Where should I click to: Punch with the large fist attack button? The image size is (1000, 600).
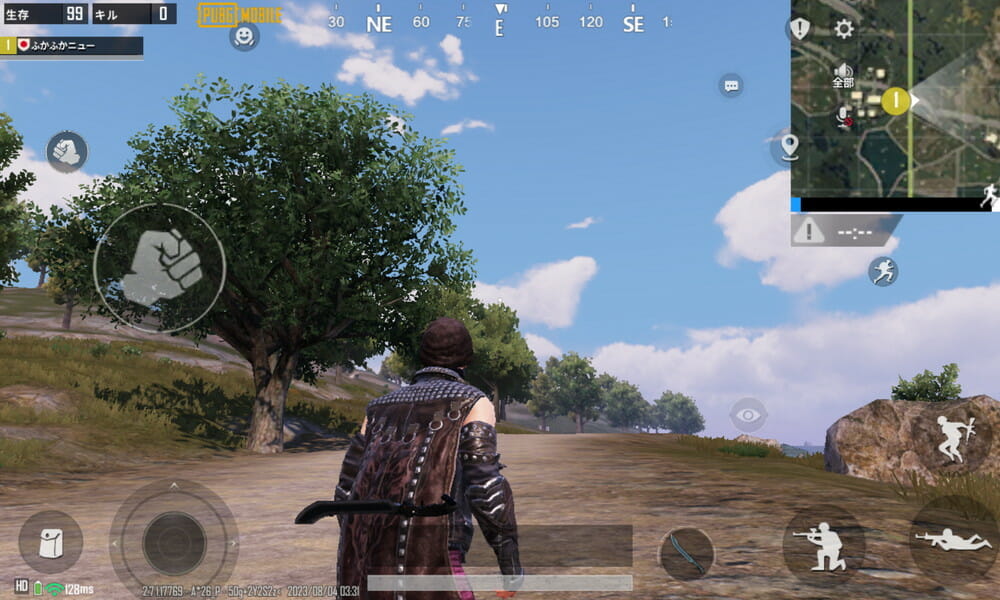(x=160, y=268)
